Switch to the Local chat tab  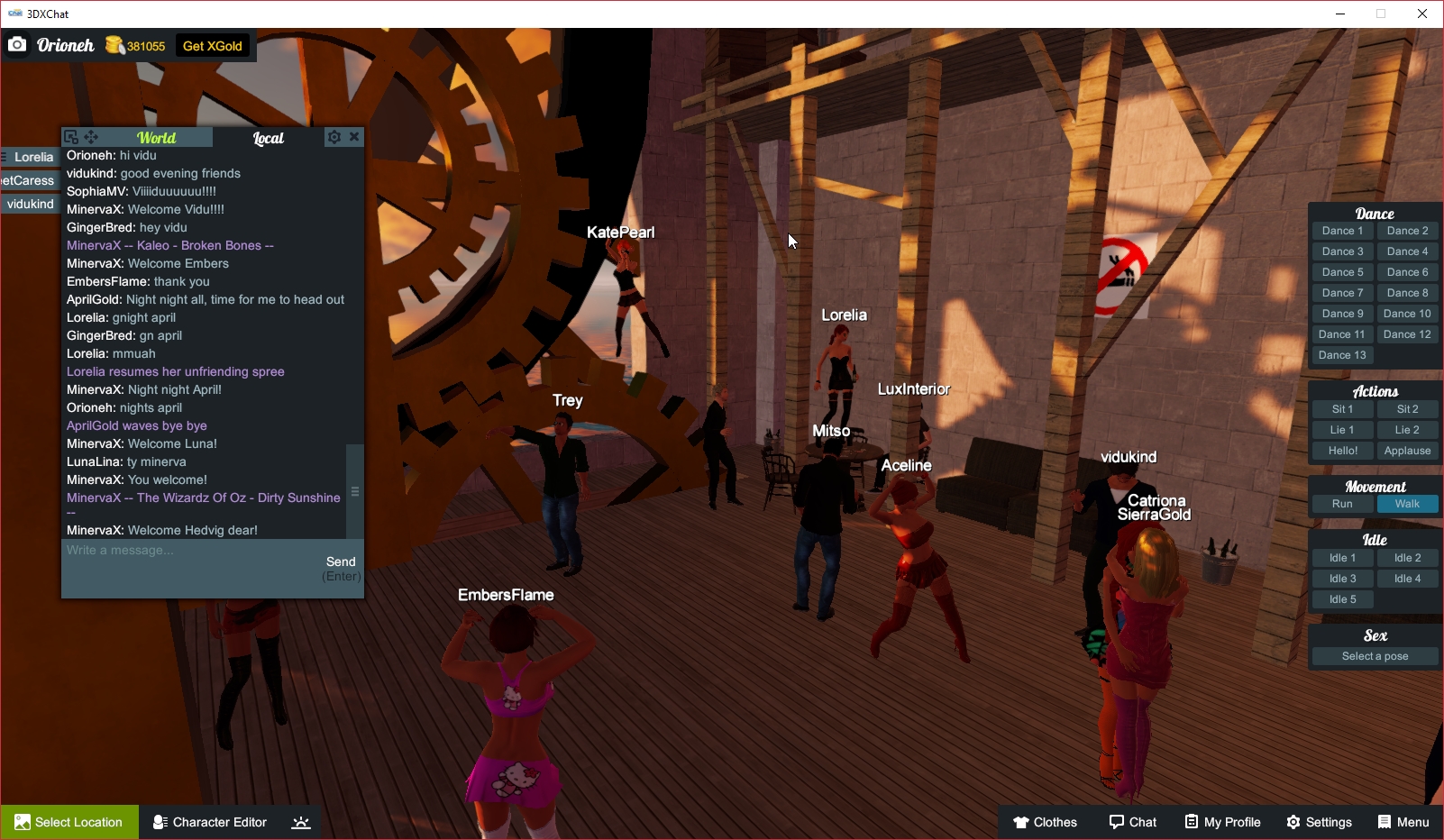tap(268, 137)
